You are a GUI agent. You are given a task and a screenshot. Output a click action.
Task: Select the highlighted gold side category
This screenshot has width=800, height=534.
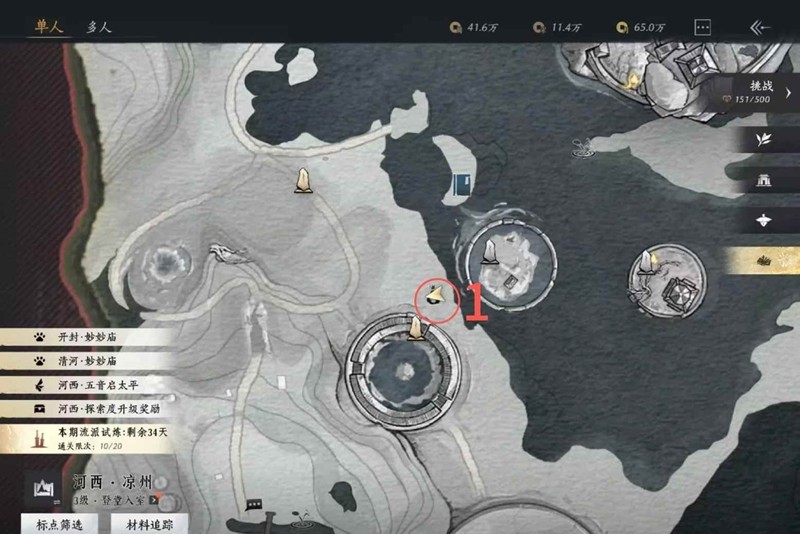coord(767,260)
